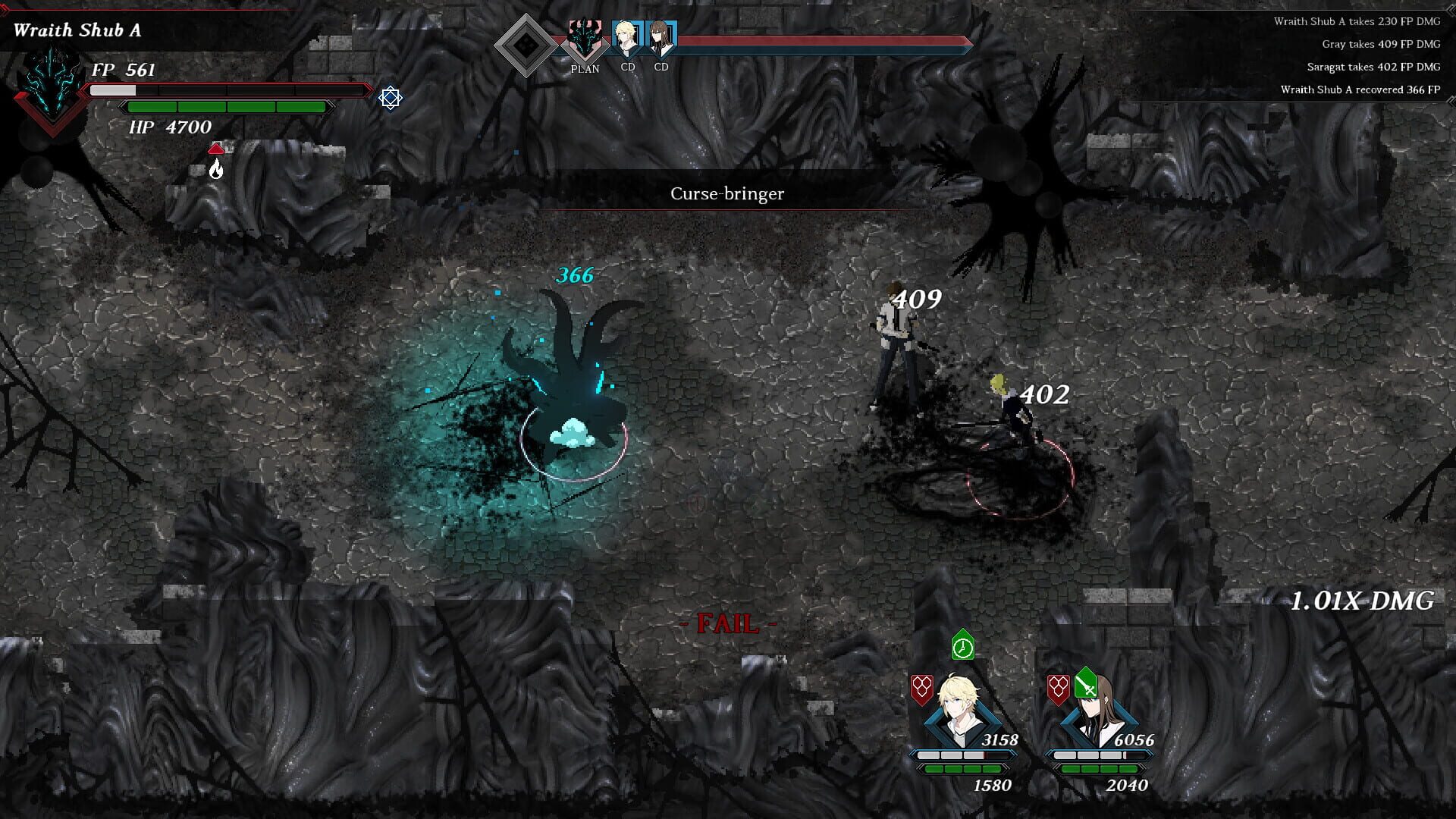1456x819 pixels.
Task: Click the 1.01X DMG multiplier text
Action: pos(1363,602)
